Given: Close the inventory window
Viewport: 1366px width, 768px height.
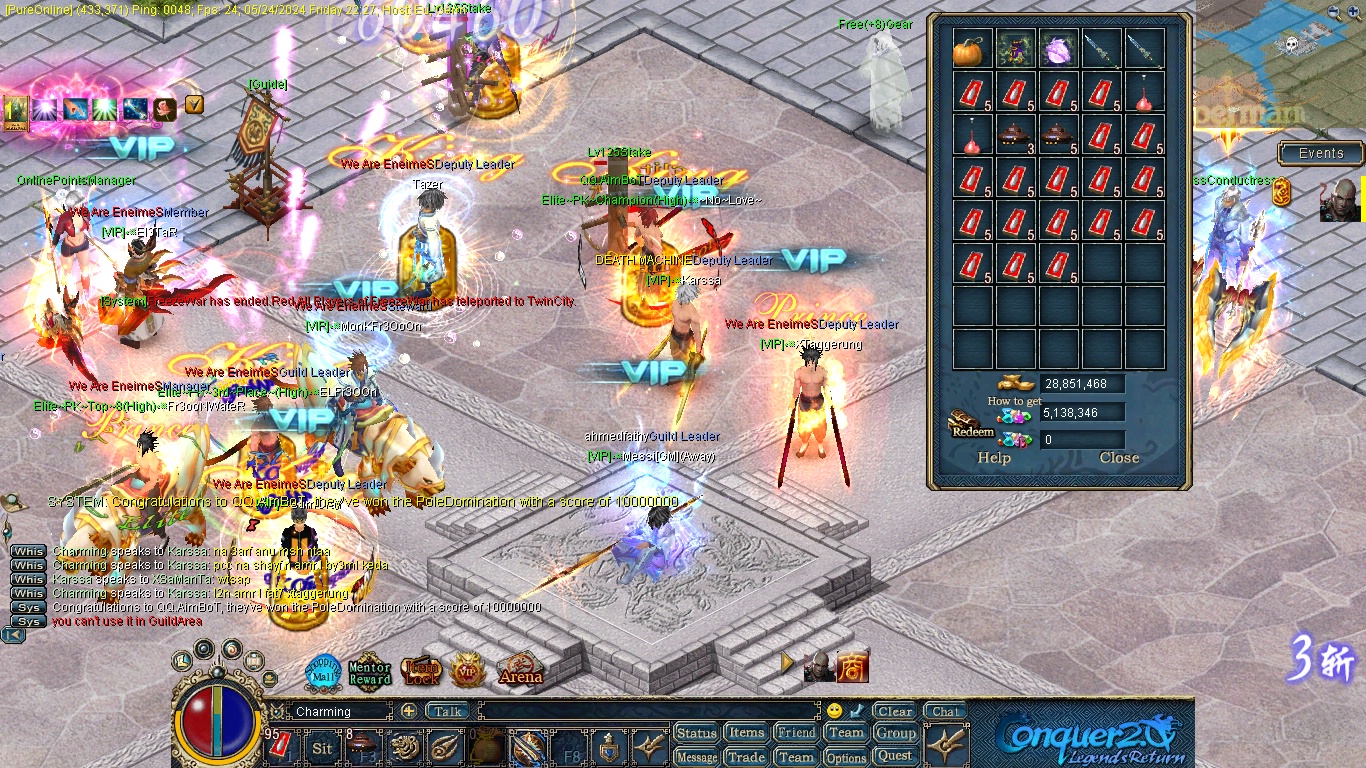Looking at the screenshot, I should click(1119, 458).
